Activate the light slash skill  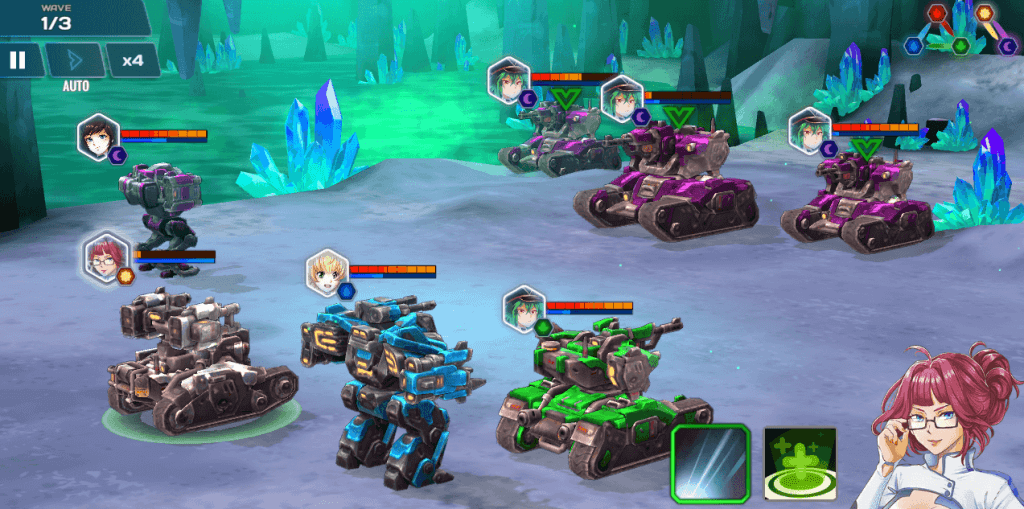coord(710,462)
